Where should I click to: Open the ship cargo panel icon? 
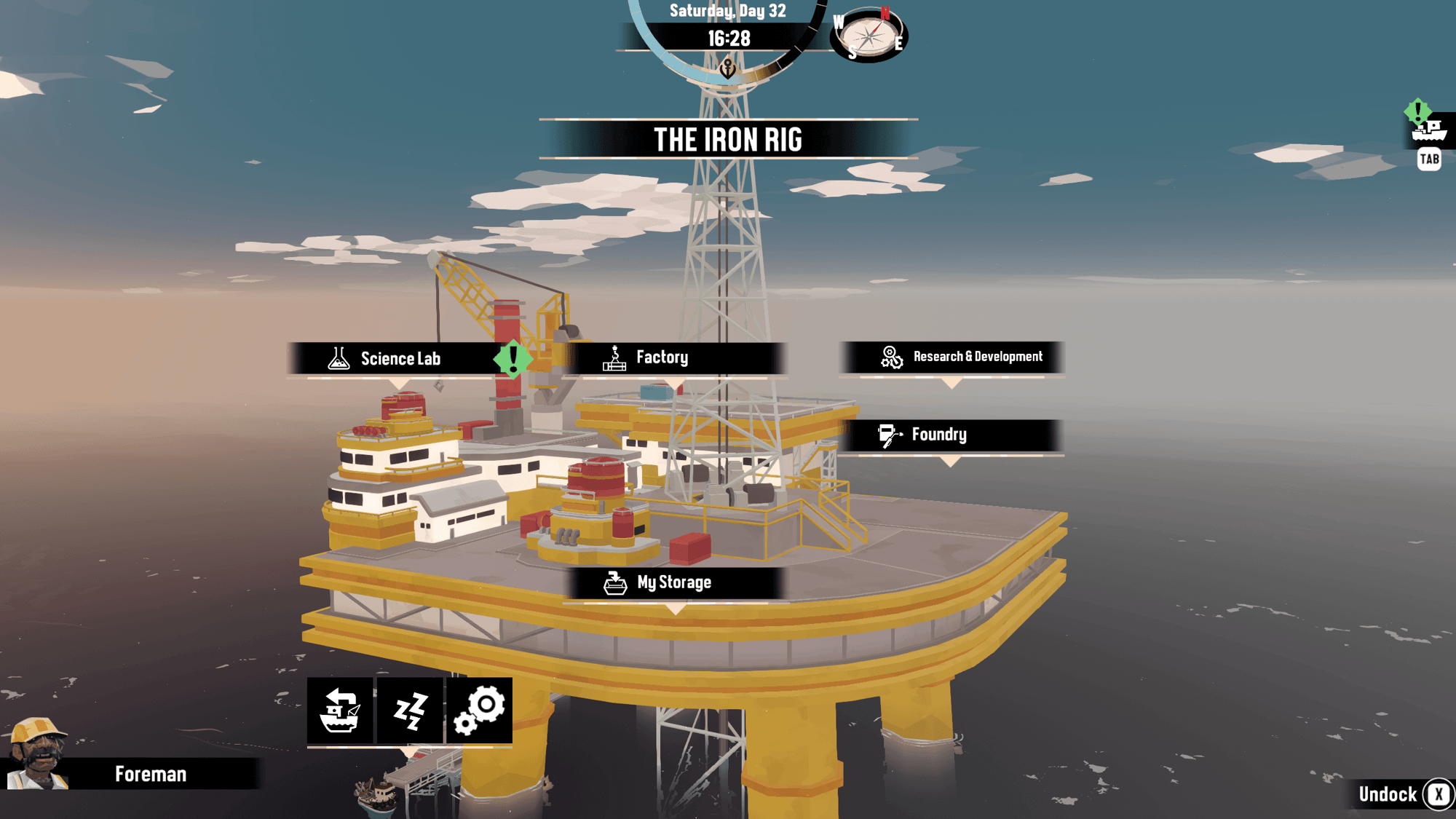[x=1428, y=131]
